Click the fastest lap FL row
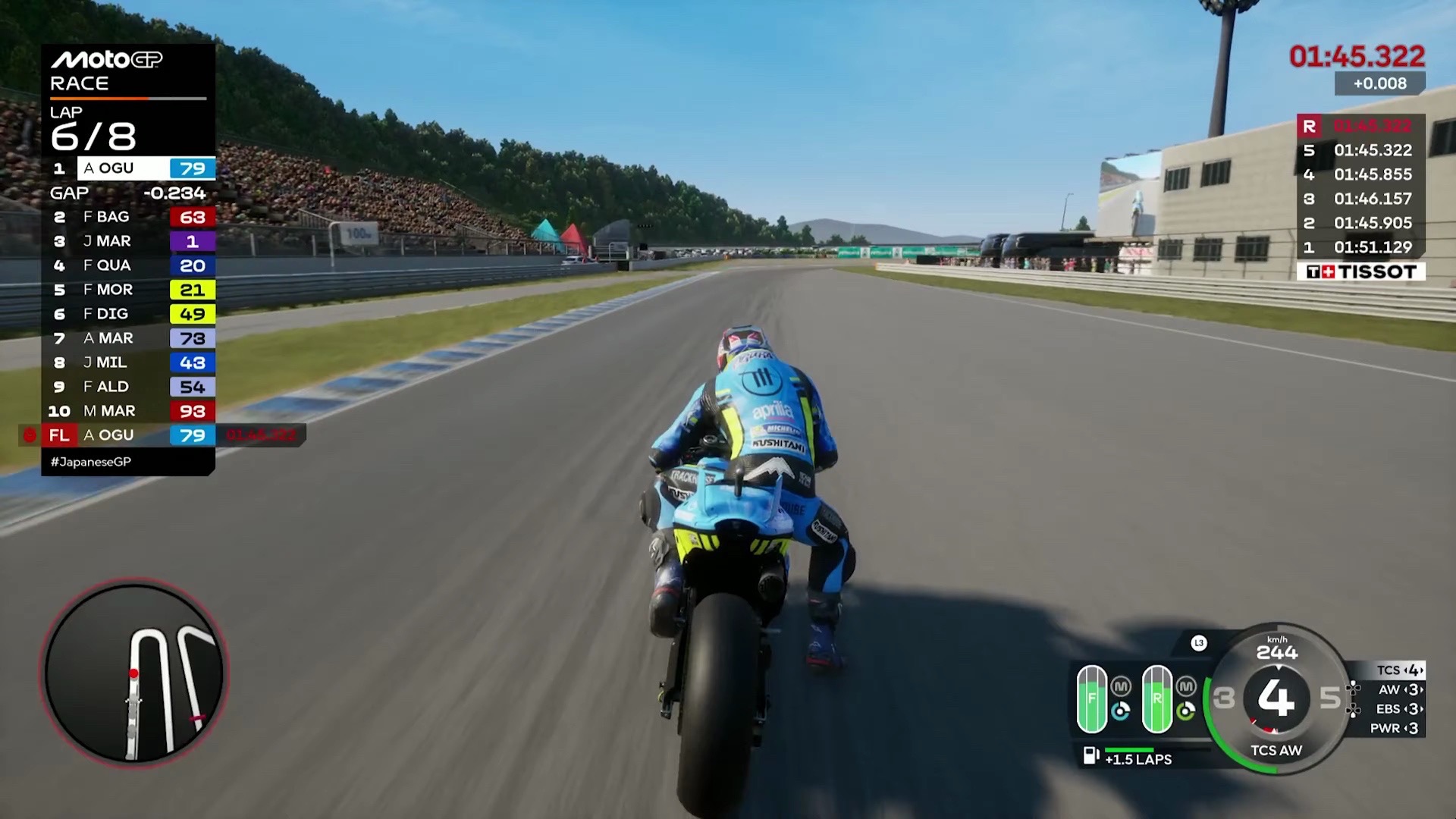This screenshot has width=1456, height=819. pos(129,435)
